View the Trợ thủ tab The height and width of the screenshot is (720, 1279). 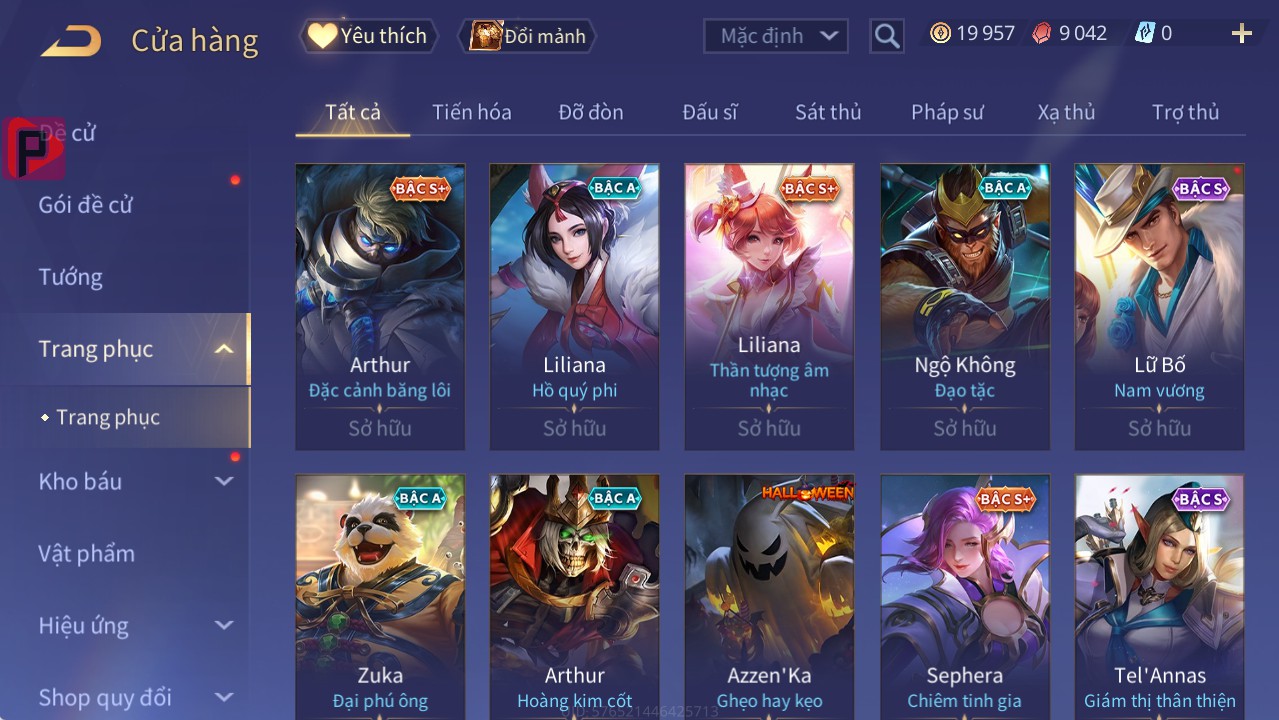(1185, 112)
